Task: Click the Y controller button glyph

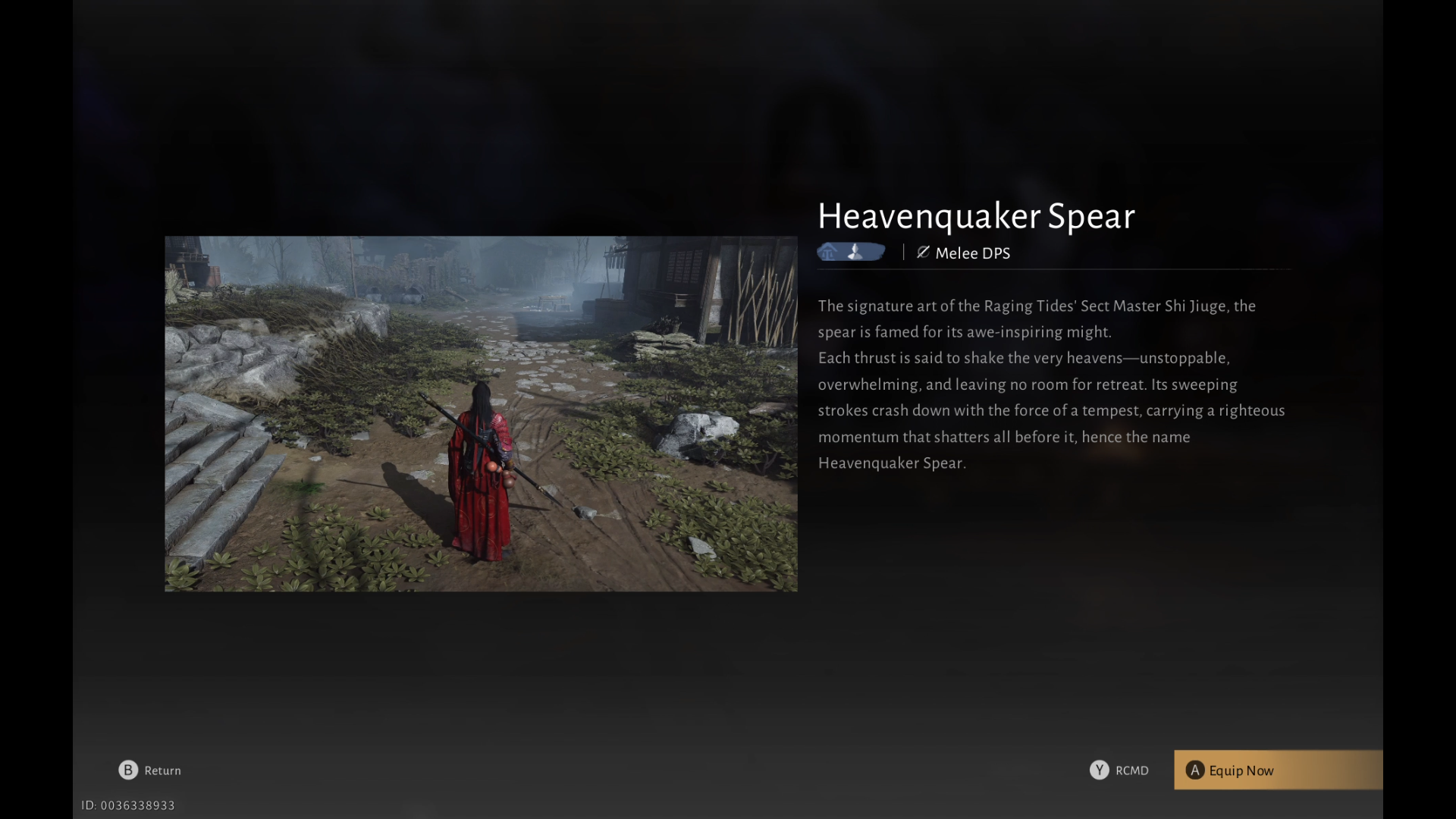Action: 1100,770
